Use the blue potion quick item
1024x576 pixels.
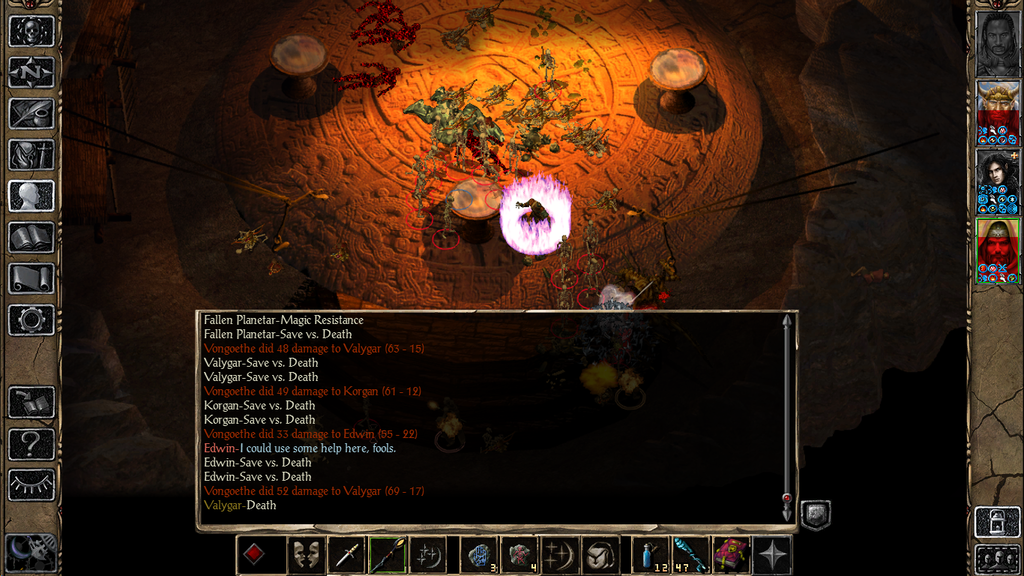[651, 555]
